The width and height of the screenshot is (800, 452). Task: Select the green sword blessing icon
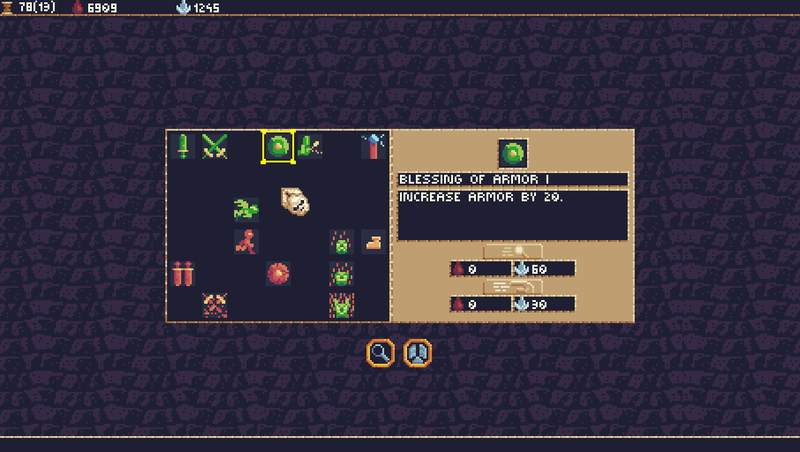point(183,146)
